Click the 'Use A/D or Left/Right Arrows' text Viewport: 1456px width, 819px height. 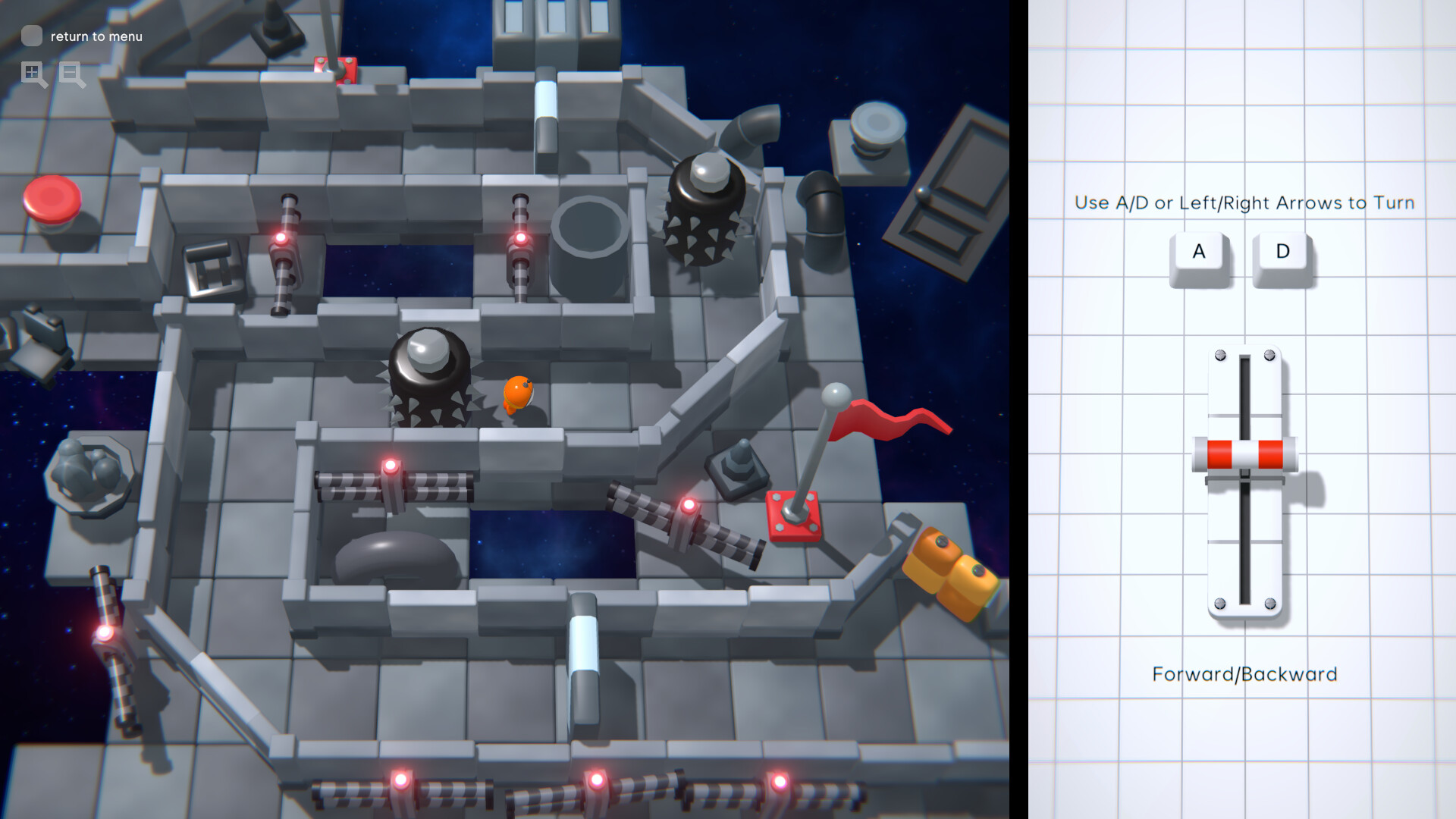(x=1244, y=202)
